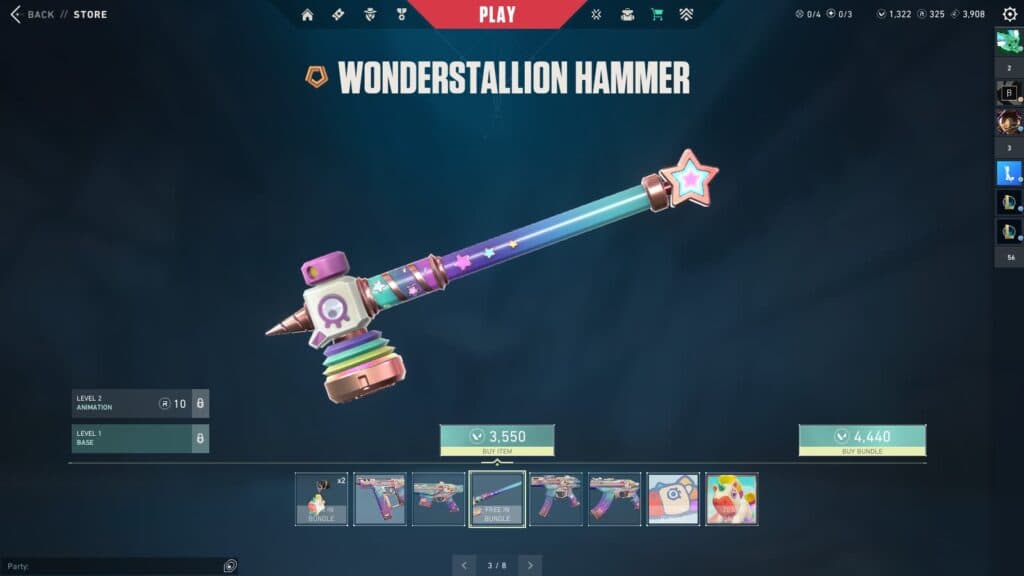Open the chevron rank icon in navigation

click(686, 14)
